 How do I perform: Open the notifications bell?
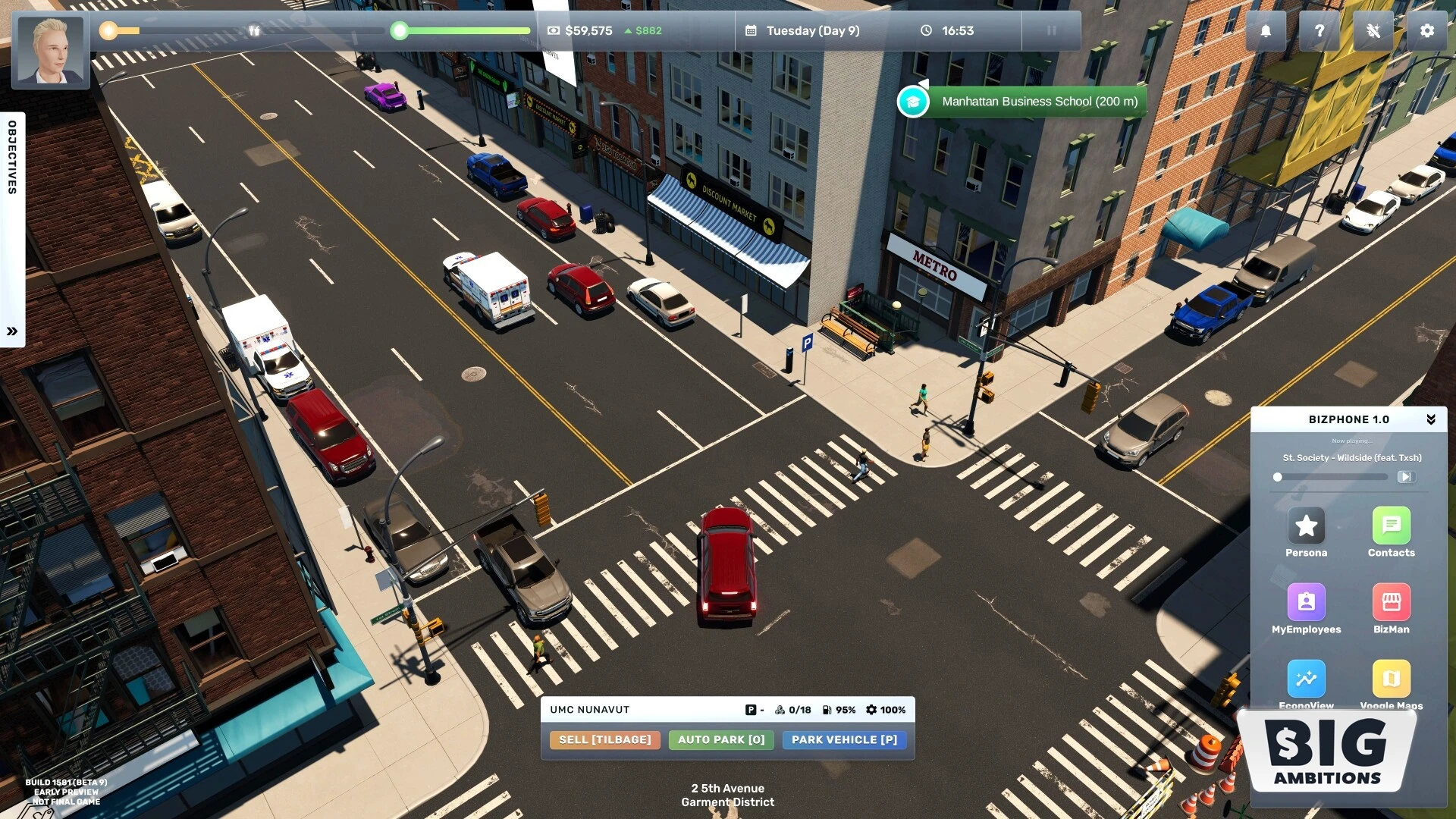click(x=1266, y=31)
